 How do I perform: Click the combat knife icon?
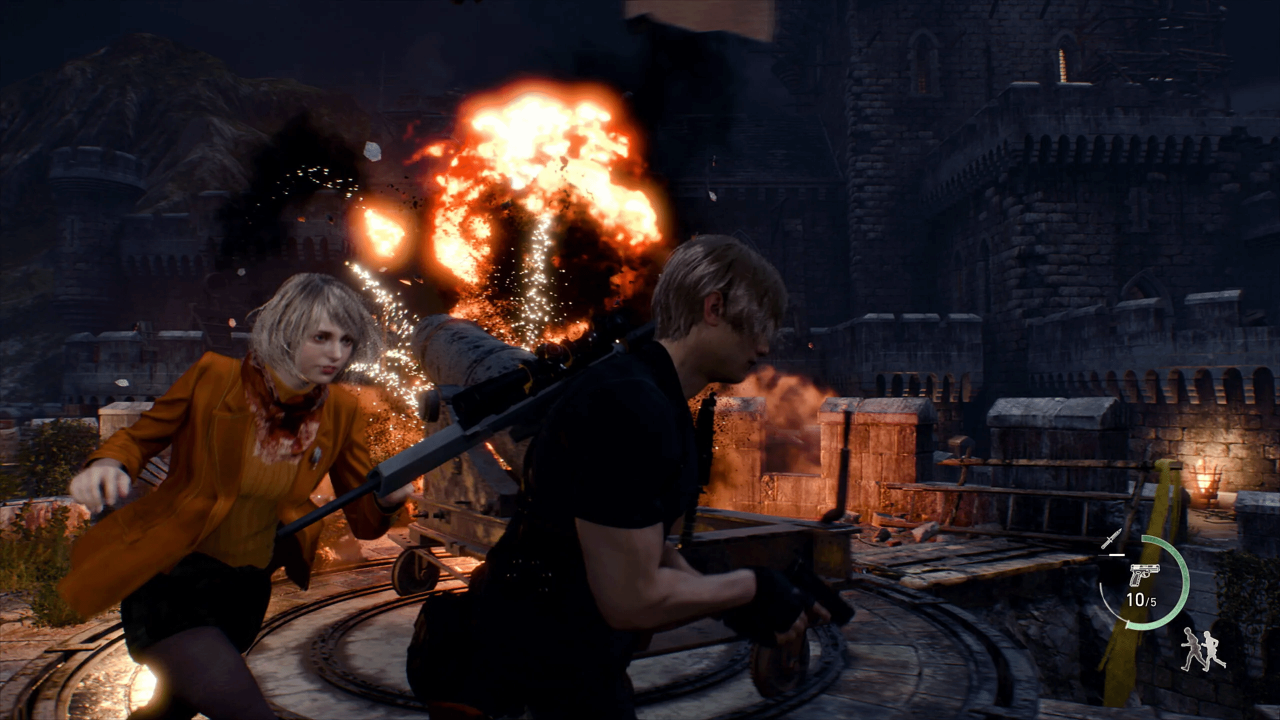point(1110,540)
